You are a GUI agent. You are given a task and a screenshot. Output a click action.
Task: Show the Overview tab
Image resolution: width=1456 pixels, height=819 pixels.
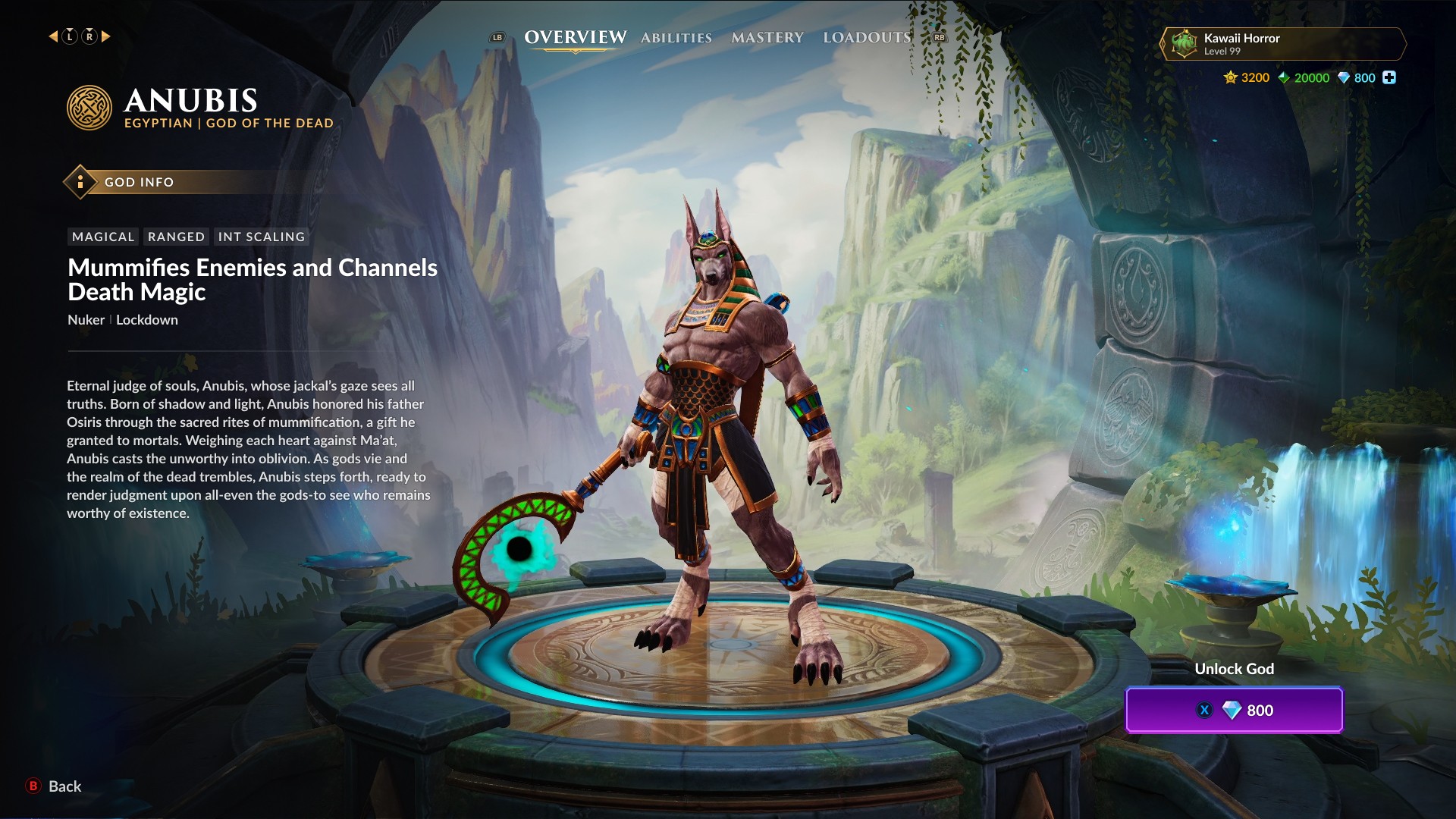click(x=575, y=38)
